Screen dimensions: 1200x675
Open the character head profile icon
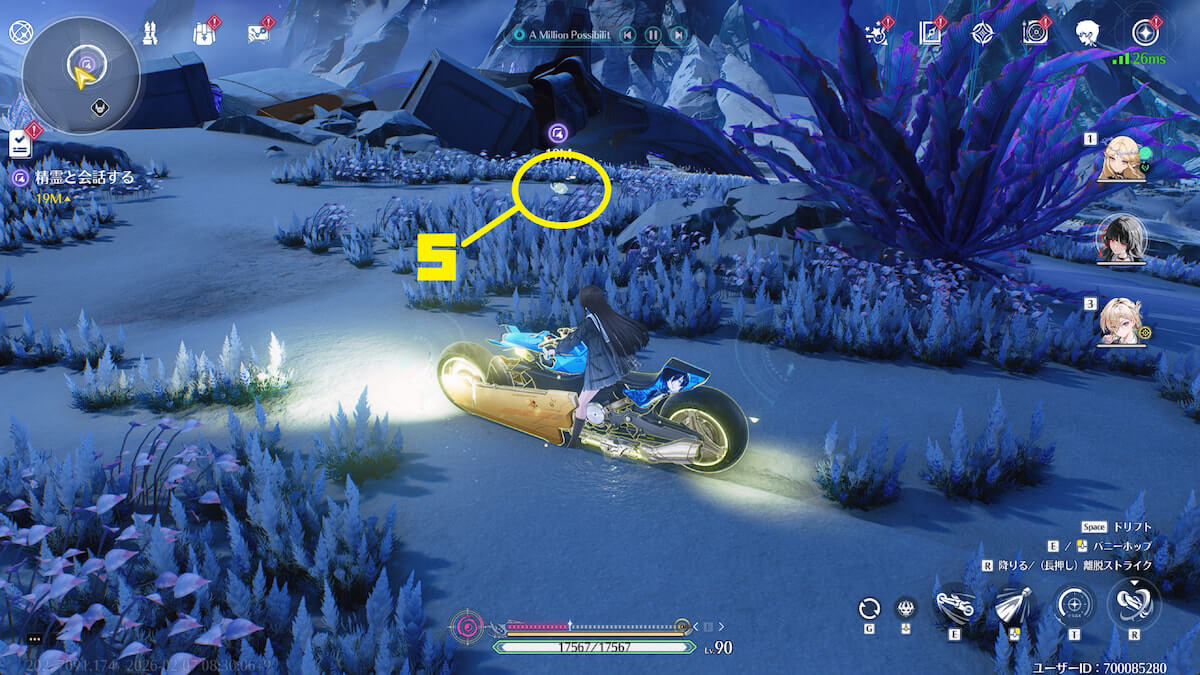point(1089,33)
